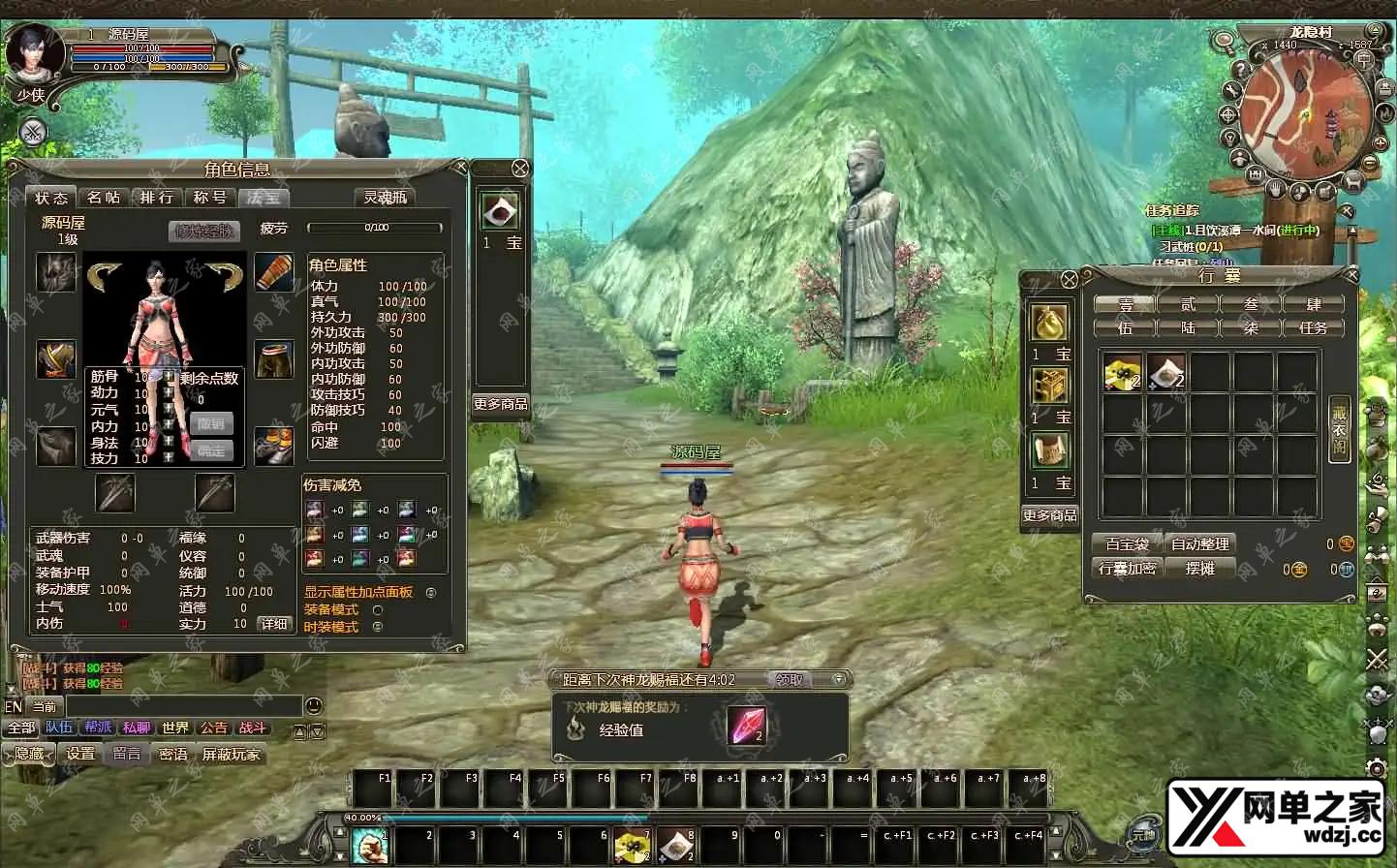
Task: Select 时装模式 fashion mode
Action: tap(378, 627)
